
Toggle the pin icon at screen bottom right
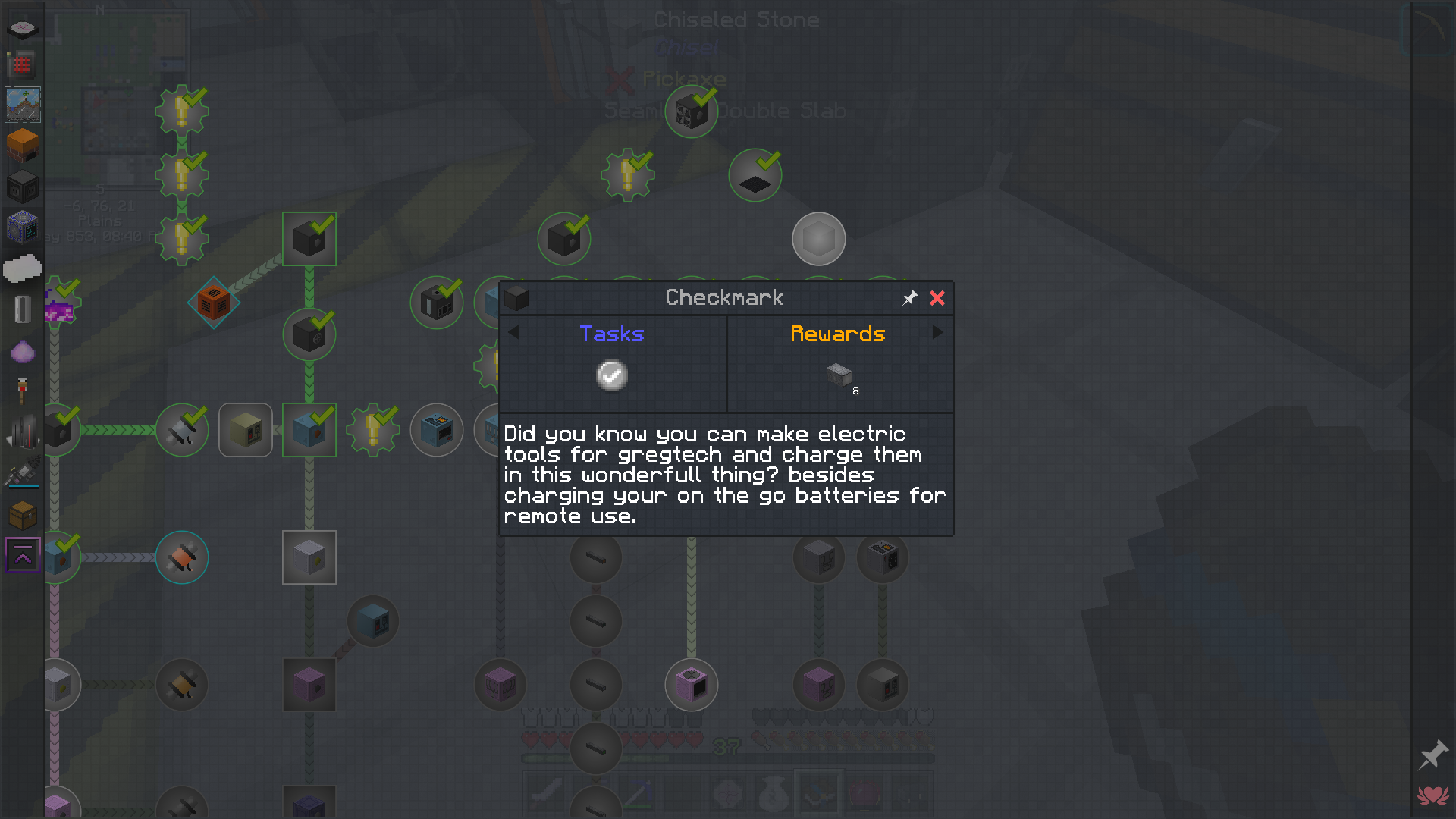pyautogui.click(x=1432, y=755)
